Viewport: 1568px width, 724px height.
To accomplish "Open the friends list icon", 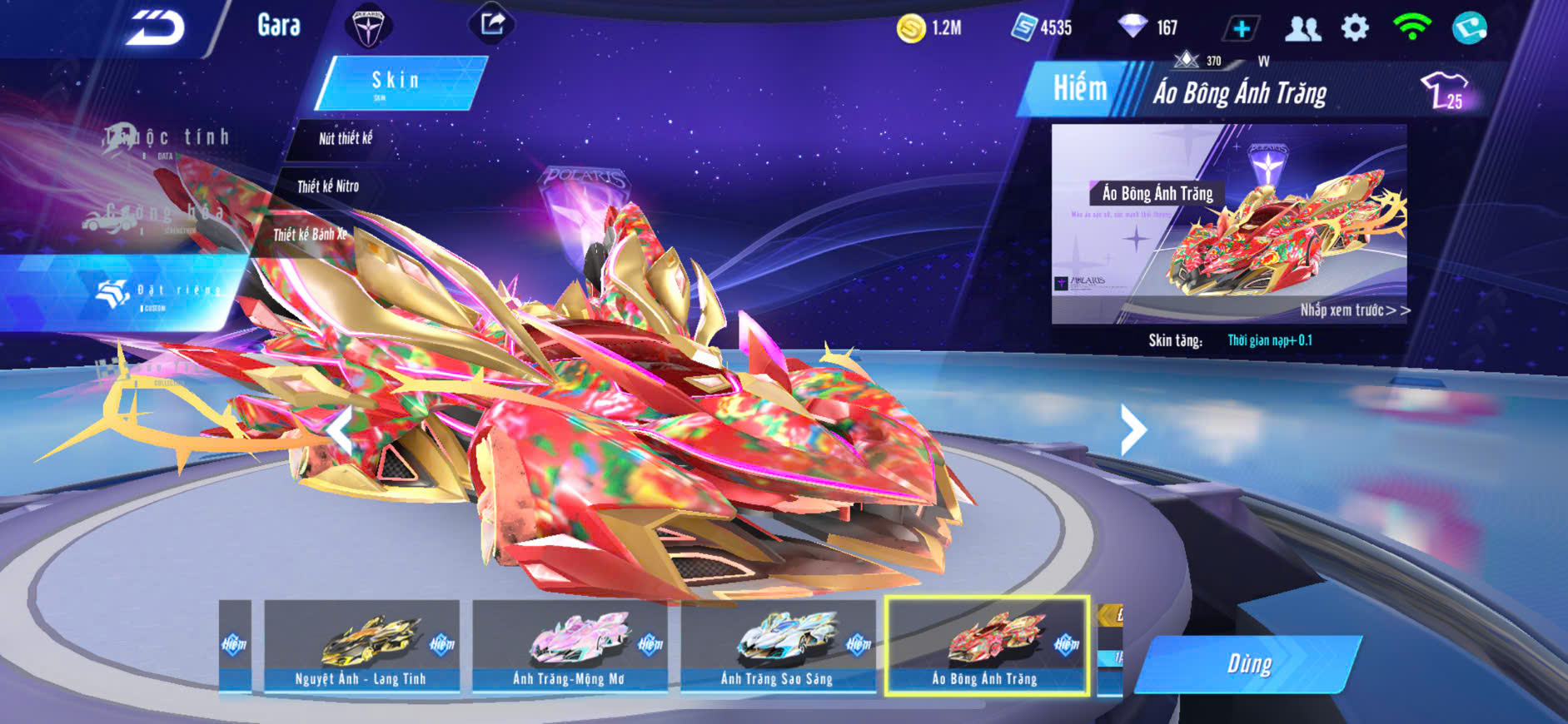I will point(1302,29).
